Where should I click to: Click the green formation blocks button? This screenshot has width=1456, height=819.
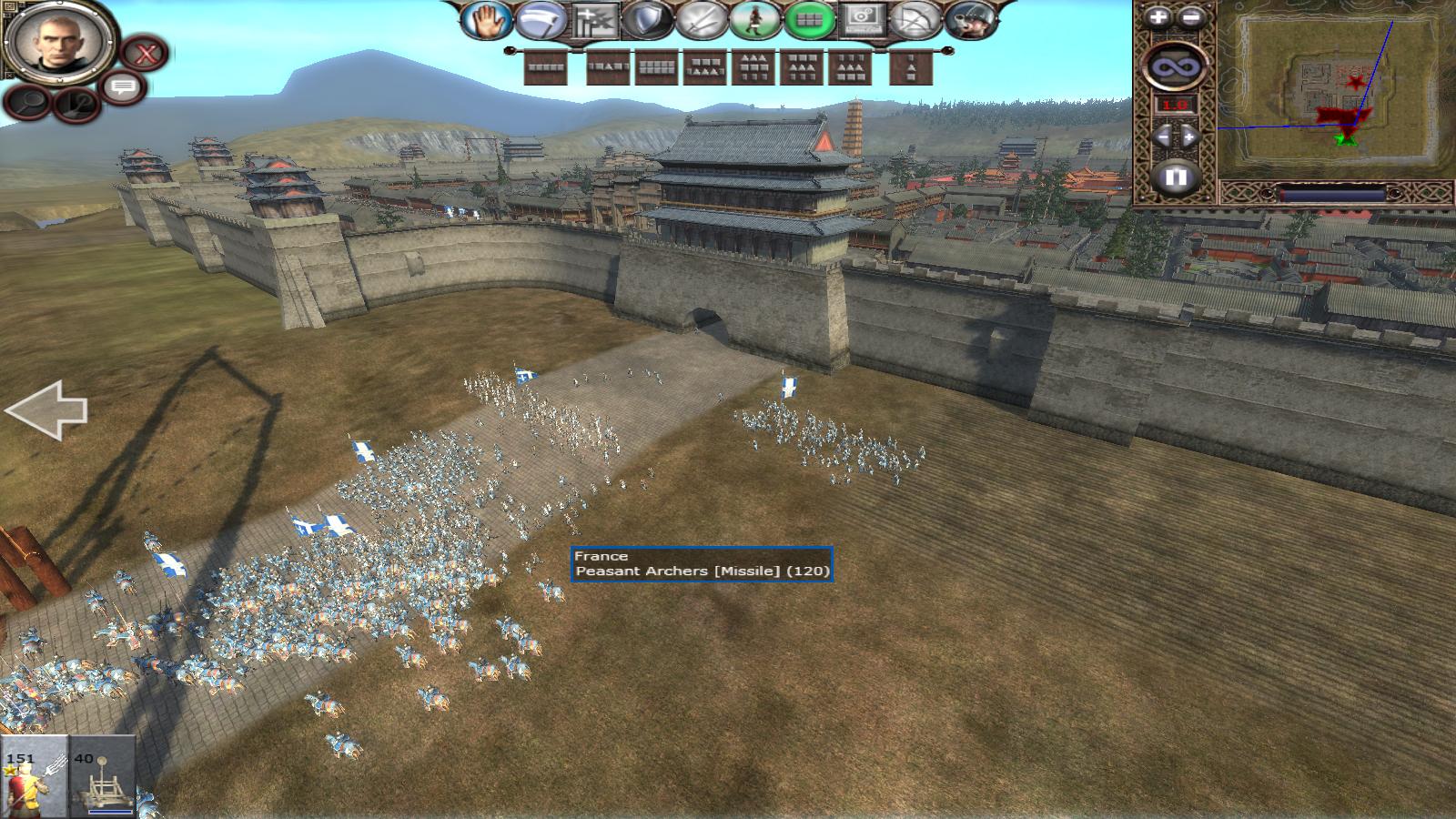coord(809,20)
